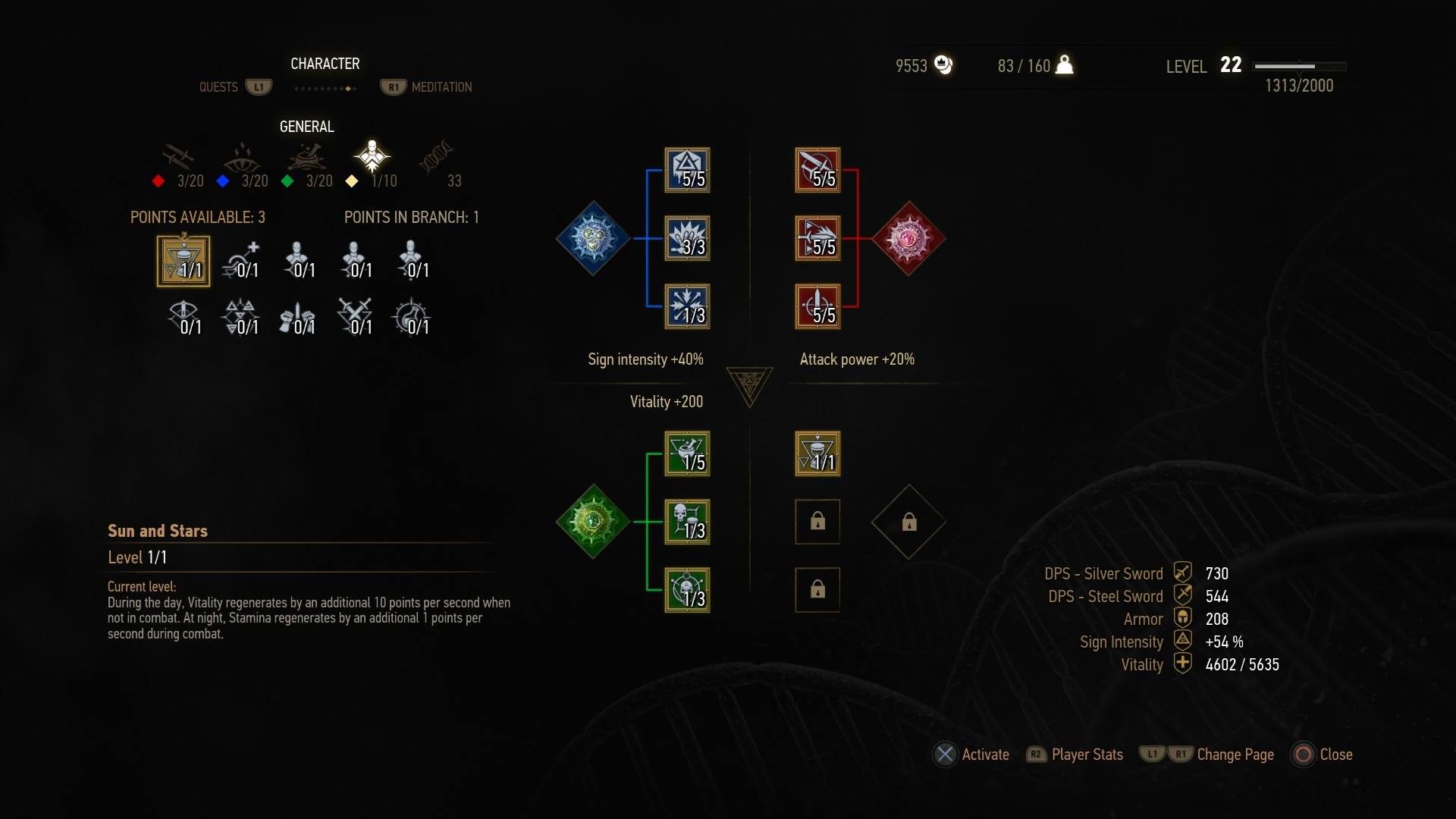Select the general skill with plus sign

pos(241,261)
